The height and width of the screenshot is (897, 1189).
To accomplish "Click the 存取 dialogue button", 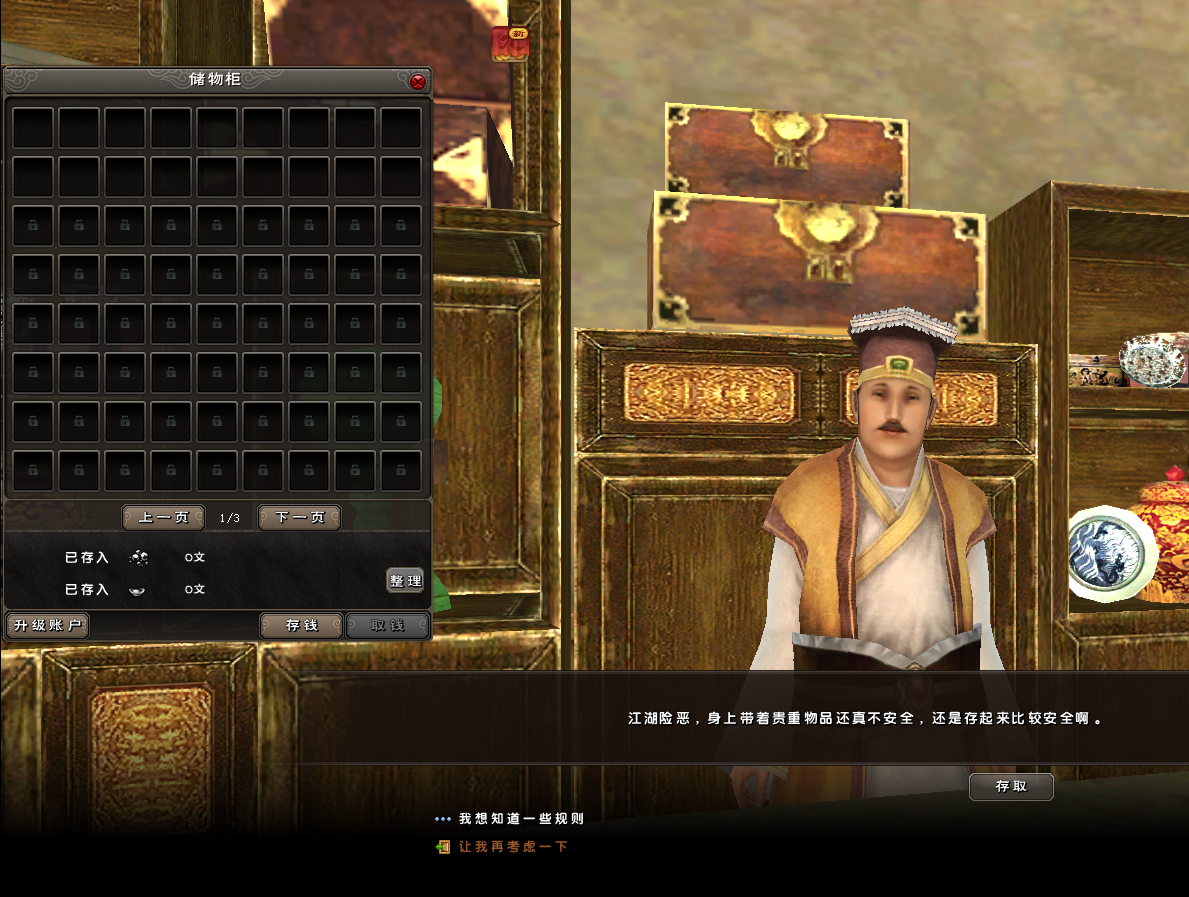I will click(1011, 787).
